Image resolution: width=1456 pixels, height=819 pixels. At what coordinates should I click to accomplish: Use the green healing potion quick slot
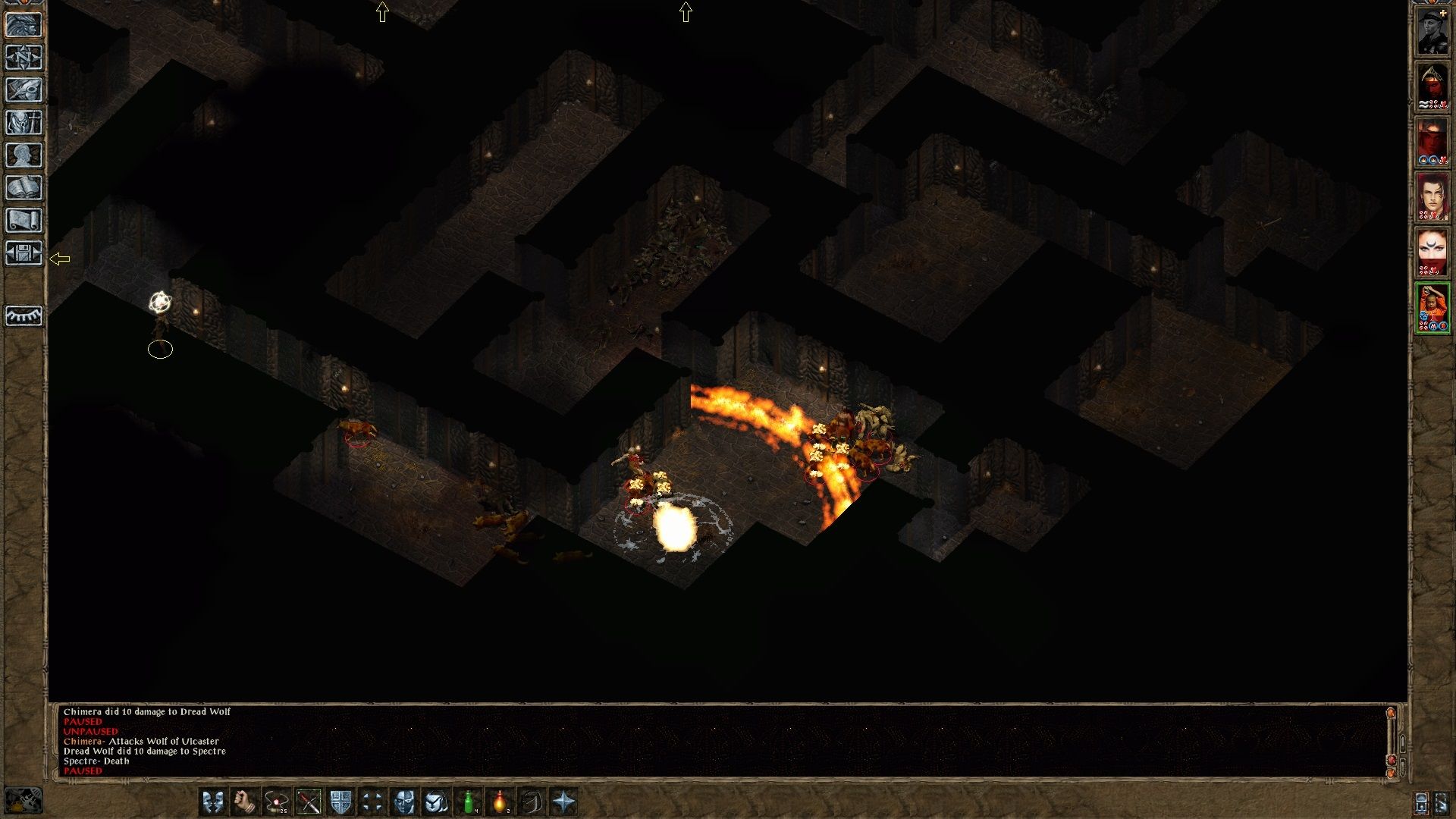469,802
